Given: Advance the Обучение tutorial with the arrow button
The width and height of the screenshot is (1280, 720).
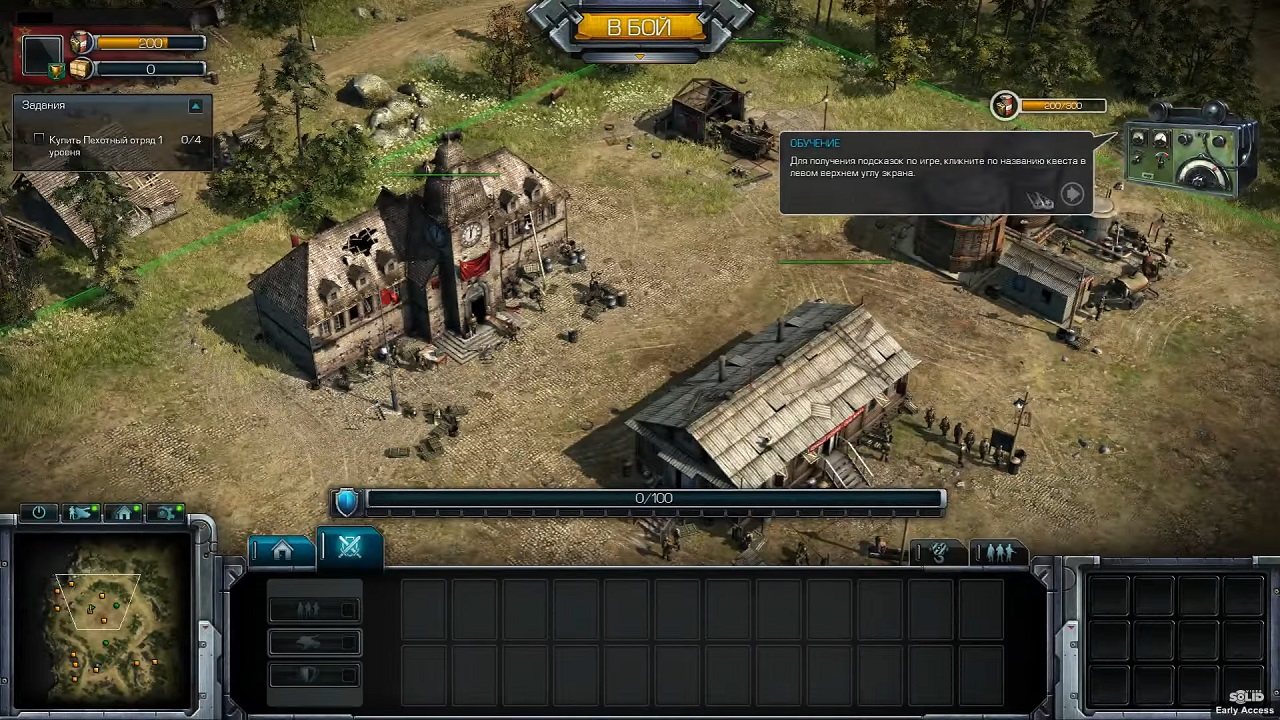Looking at the screenshot, I should point(1072,194).
